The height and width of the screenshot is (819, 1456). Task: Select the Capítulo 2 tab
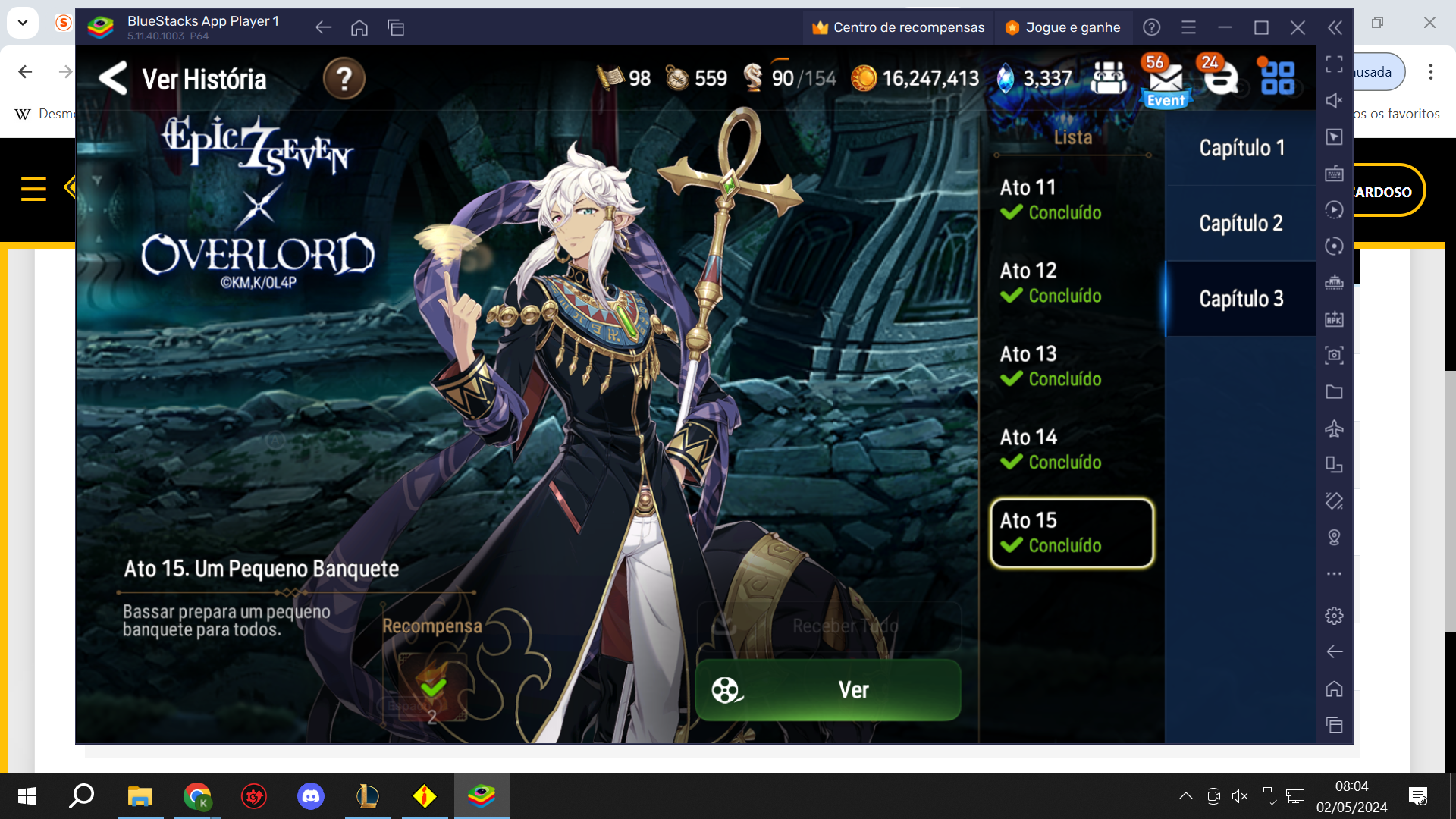(1241, 223)
